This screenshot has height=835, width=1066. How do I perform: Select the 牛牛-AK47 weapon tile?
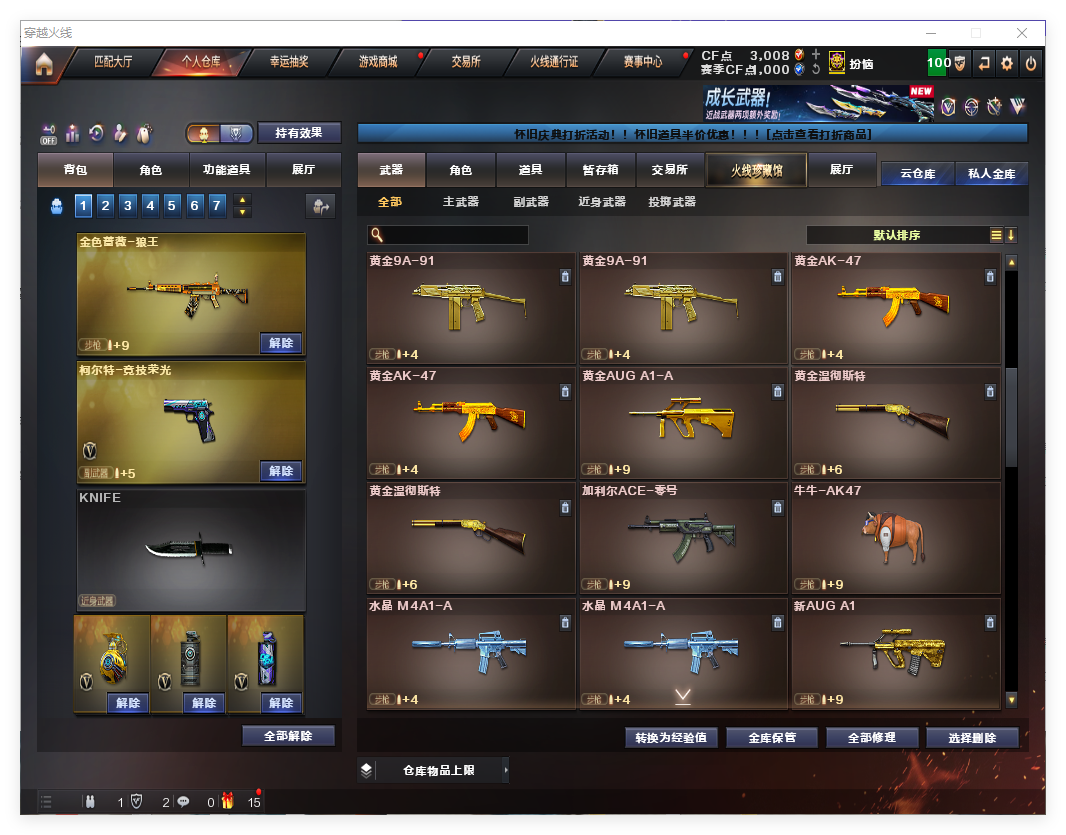pos(895,537)
